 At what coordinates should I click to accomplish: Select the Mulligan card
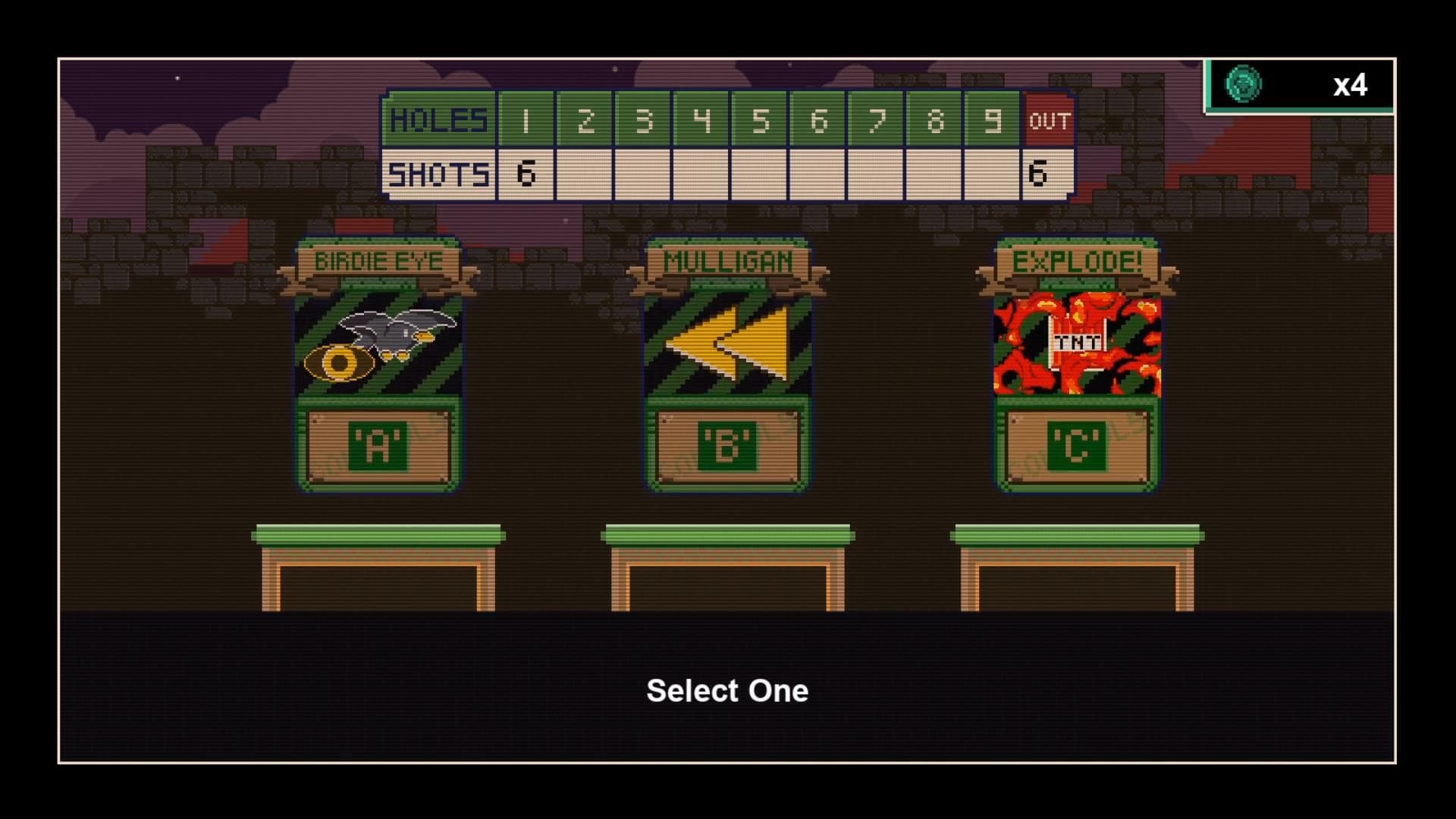(726, 364)
